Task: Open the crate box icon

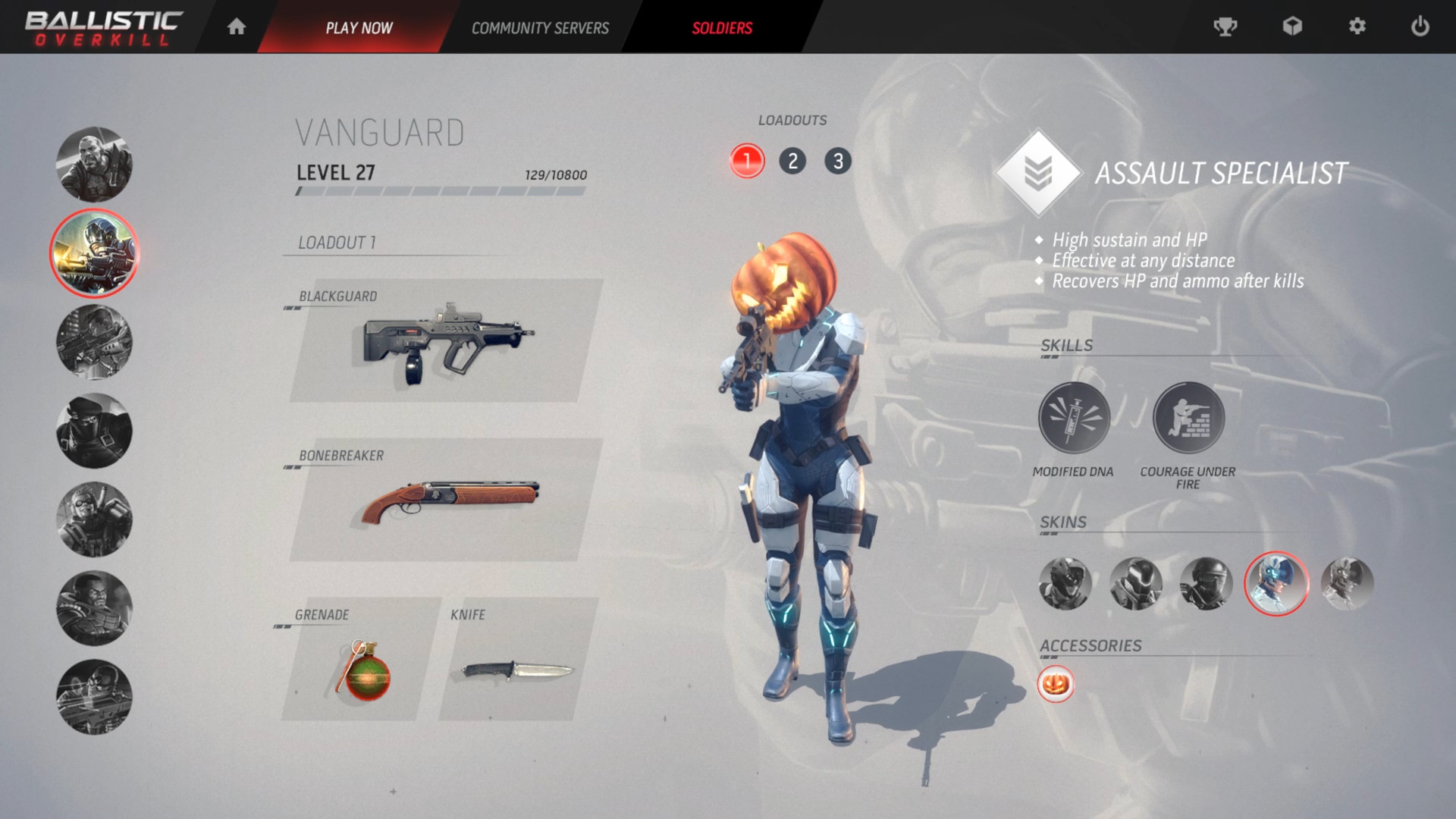Action: (1292, 27)
